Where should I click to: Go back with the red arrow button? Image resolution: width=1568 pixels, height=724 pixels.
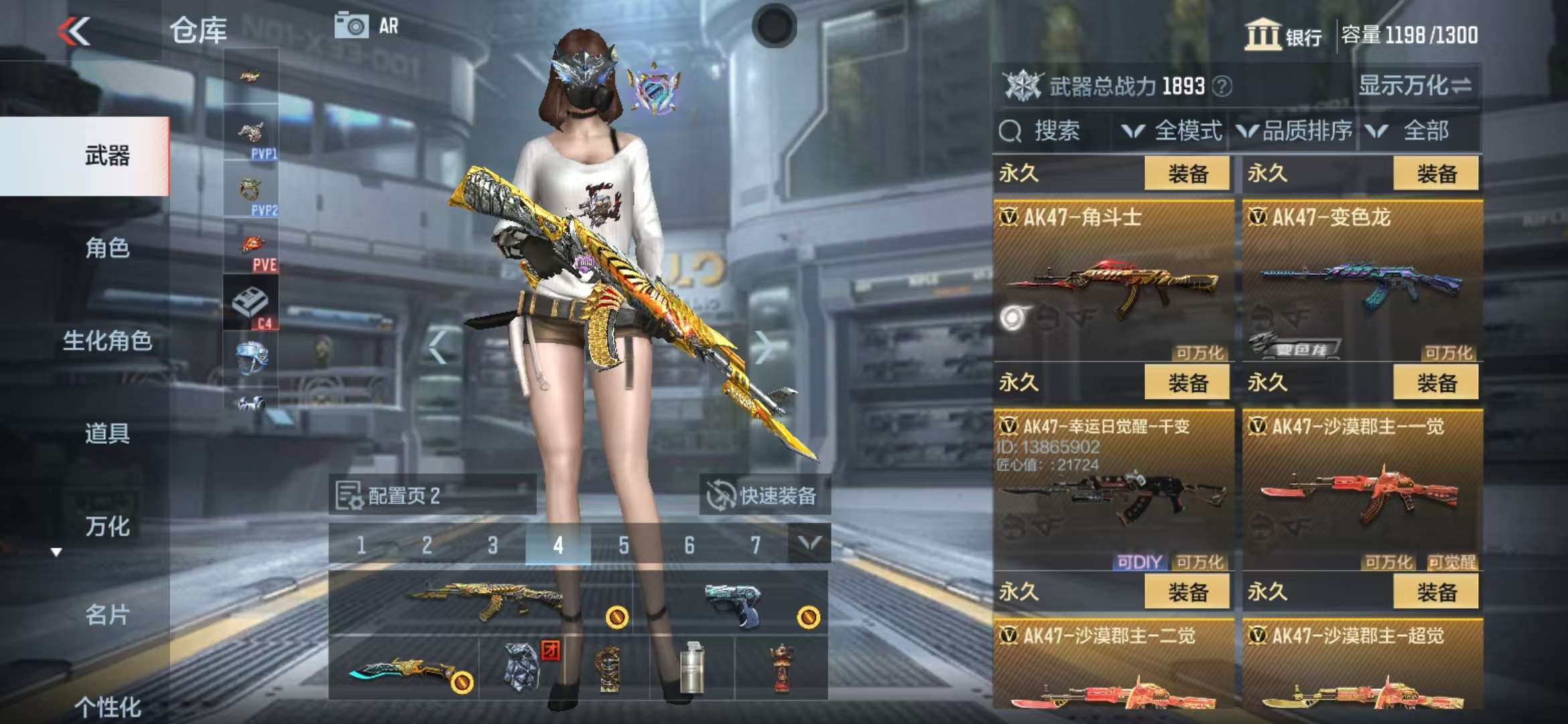pos(74,32)
